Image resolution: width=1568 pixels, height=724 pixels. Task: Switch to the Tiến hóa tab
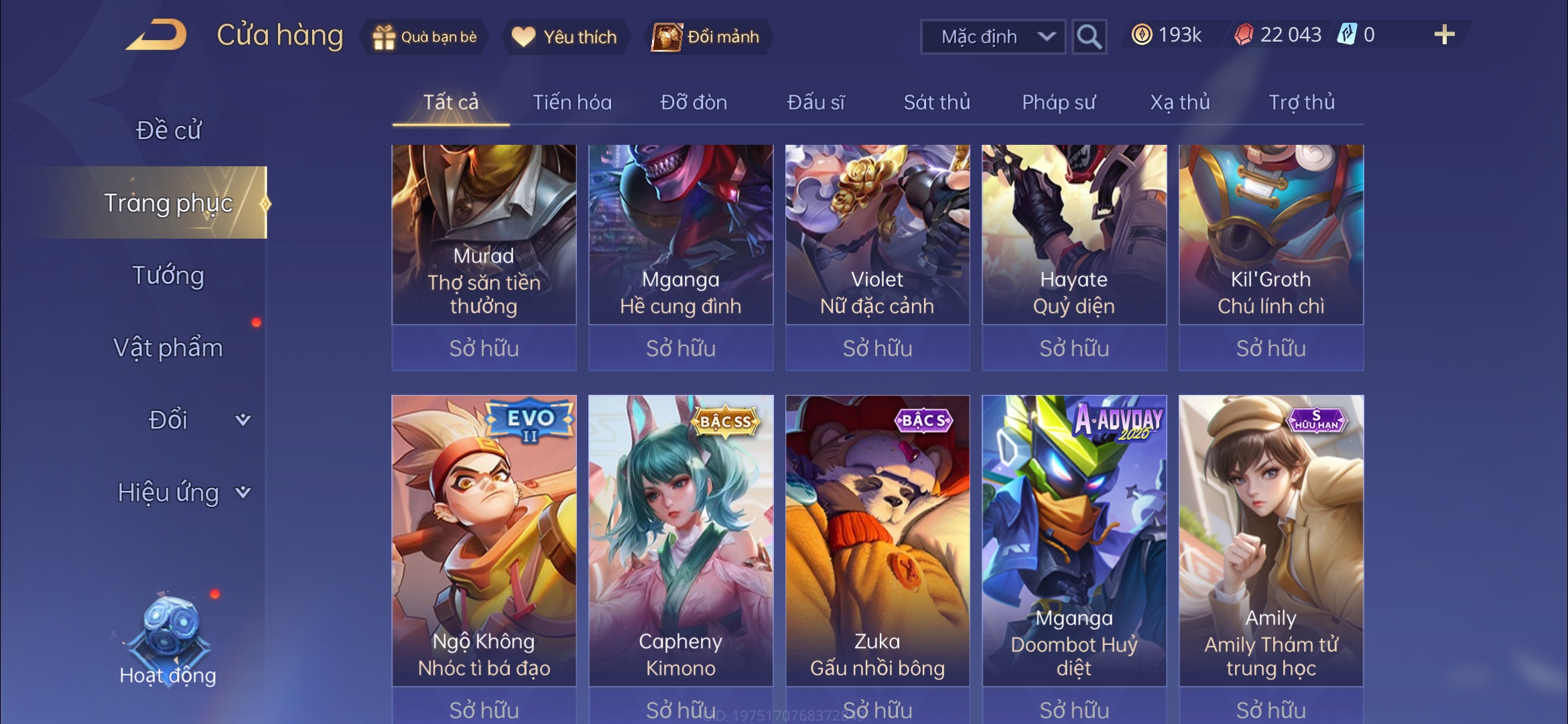[572, 103]
